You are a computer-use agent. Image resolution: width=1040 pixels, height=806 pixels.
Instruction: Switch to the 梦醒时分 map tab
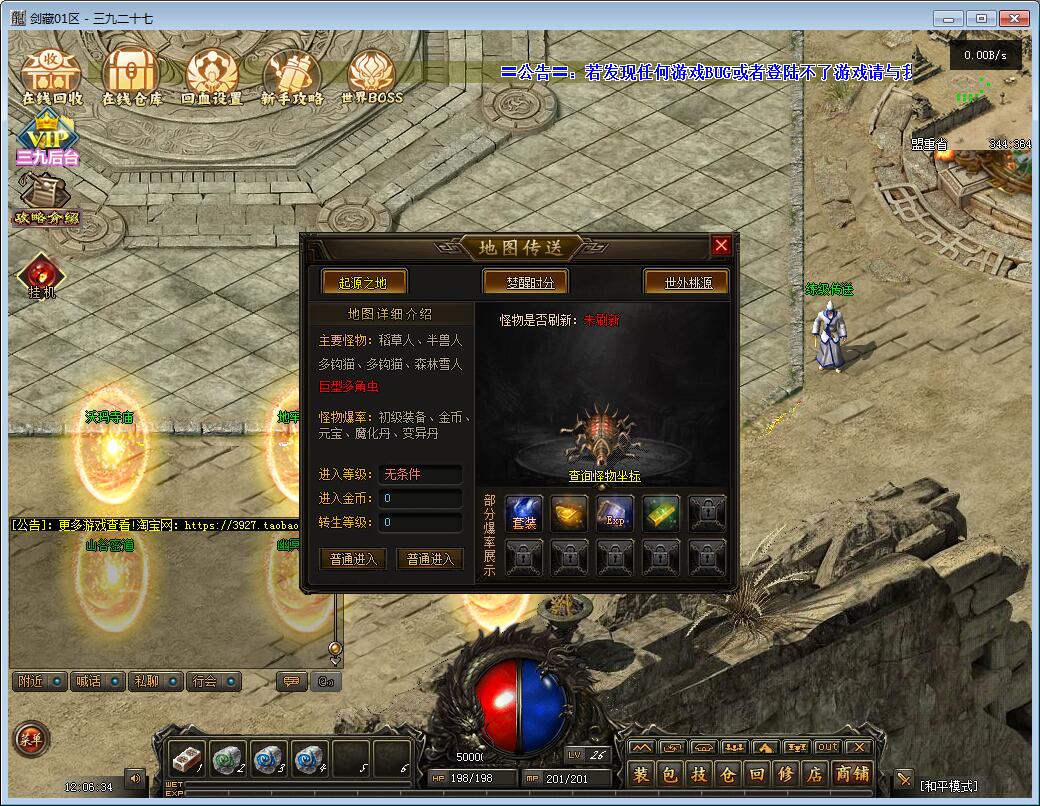point(524,283)
